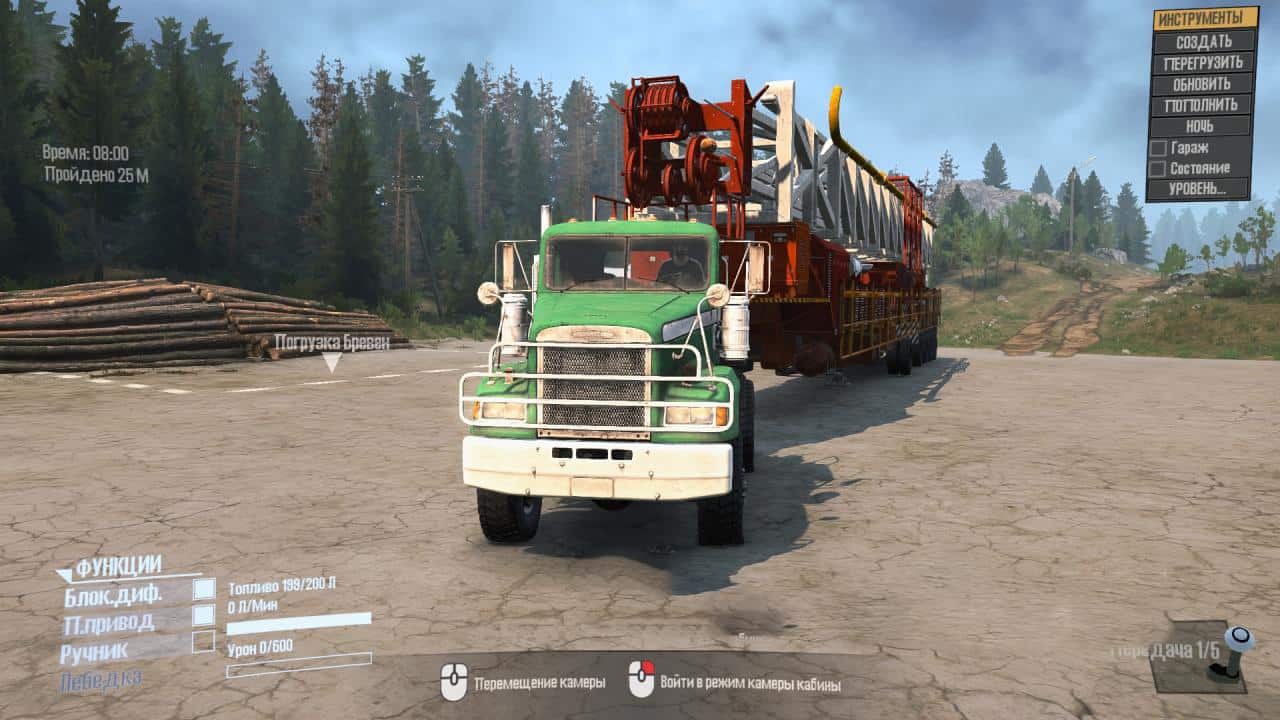Open the Уровень... level option
This screenshot has width=1280, height=720.
point(1199,189)
